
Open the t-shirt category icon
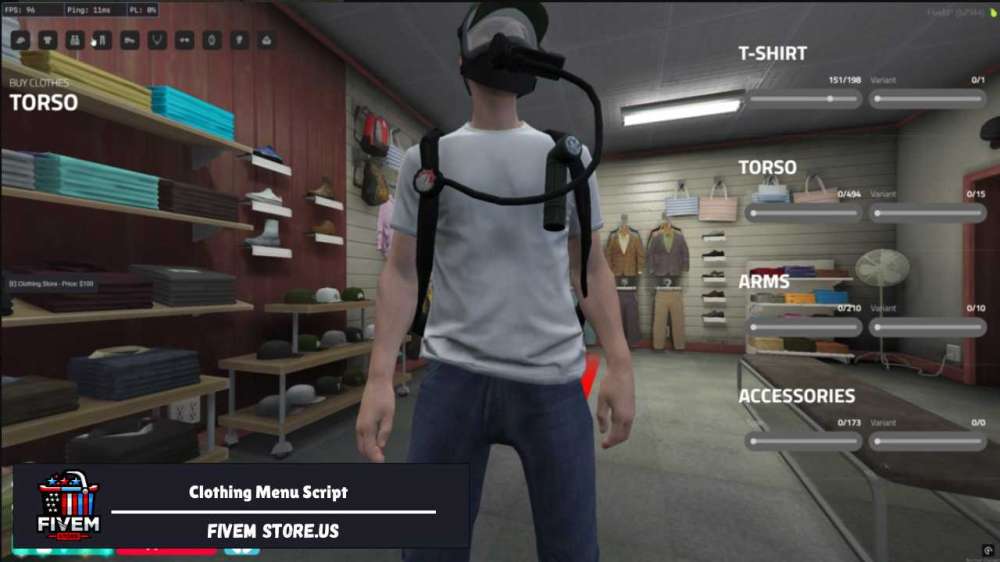[x=47, y=41]
